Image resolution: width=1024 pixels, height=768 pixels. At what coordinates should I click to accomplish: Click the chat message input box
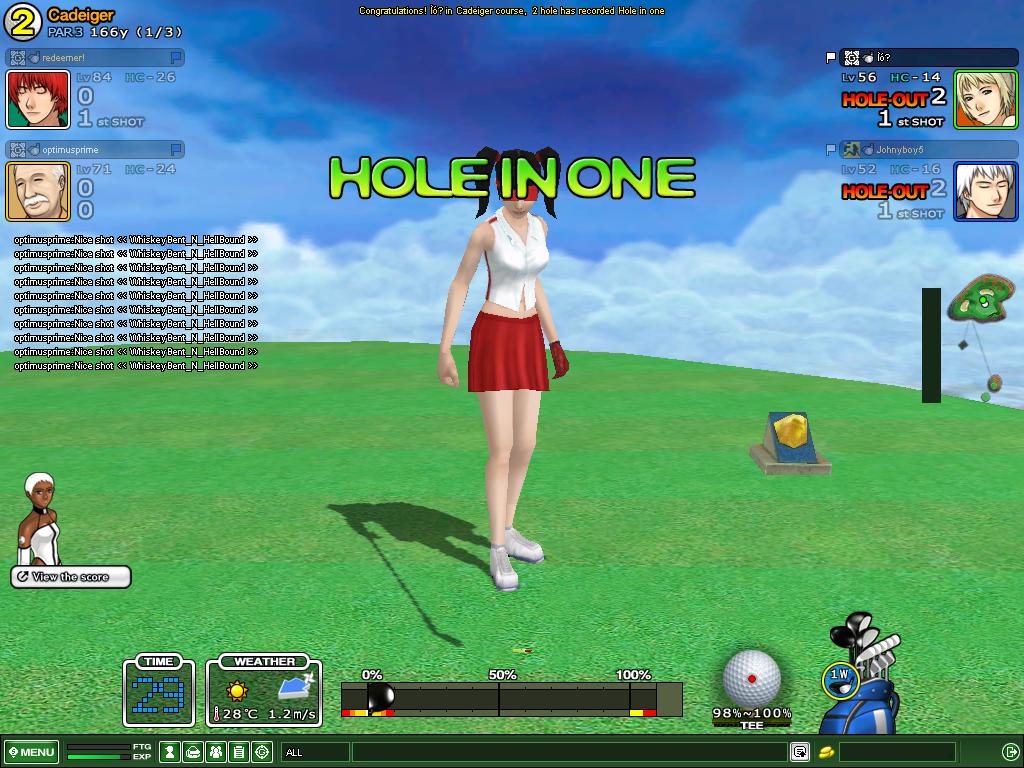(568, 752)
